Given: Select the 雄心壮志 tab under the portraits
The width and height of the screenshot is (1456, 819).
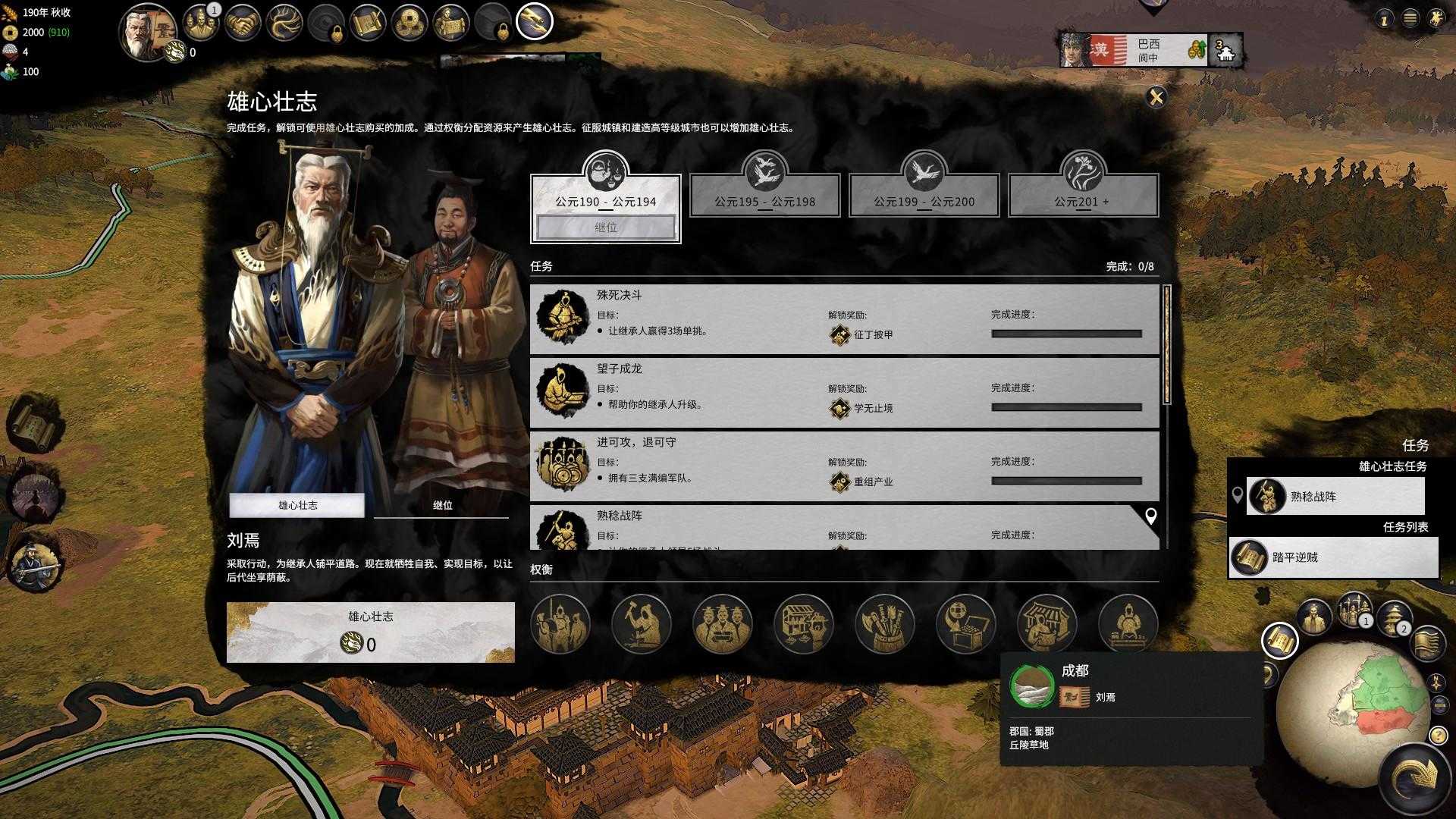Looking at the screenshot, I should (x=297, y=505).
